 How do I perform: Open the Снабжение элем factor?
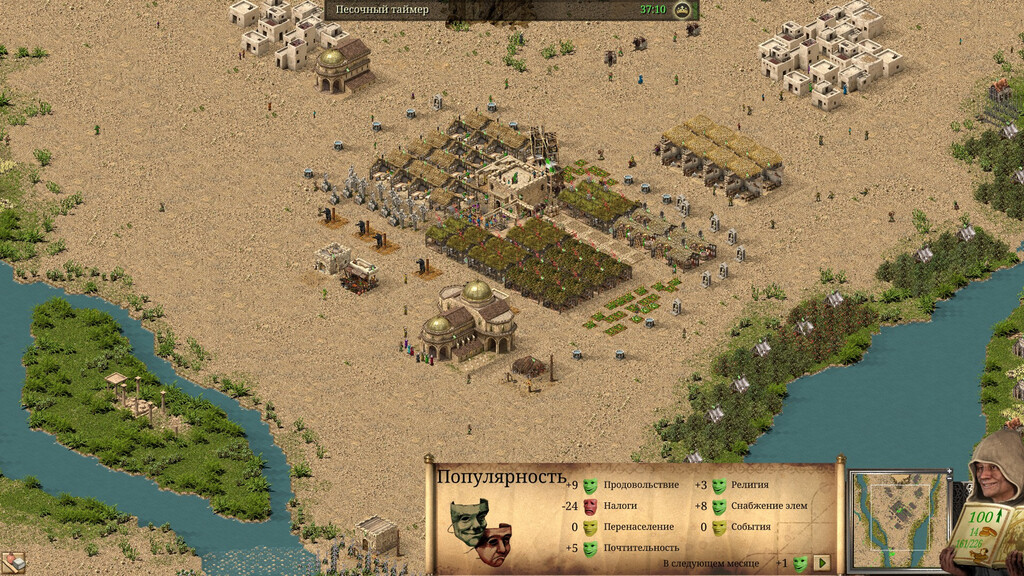(768, 506)
